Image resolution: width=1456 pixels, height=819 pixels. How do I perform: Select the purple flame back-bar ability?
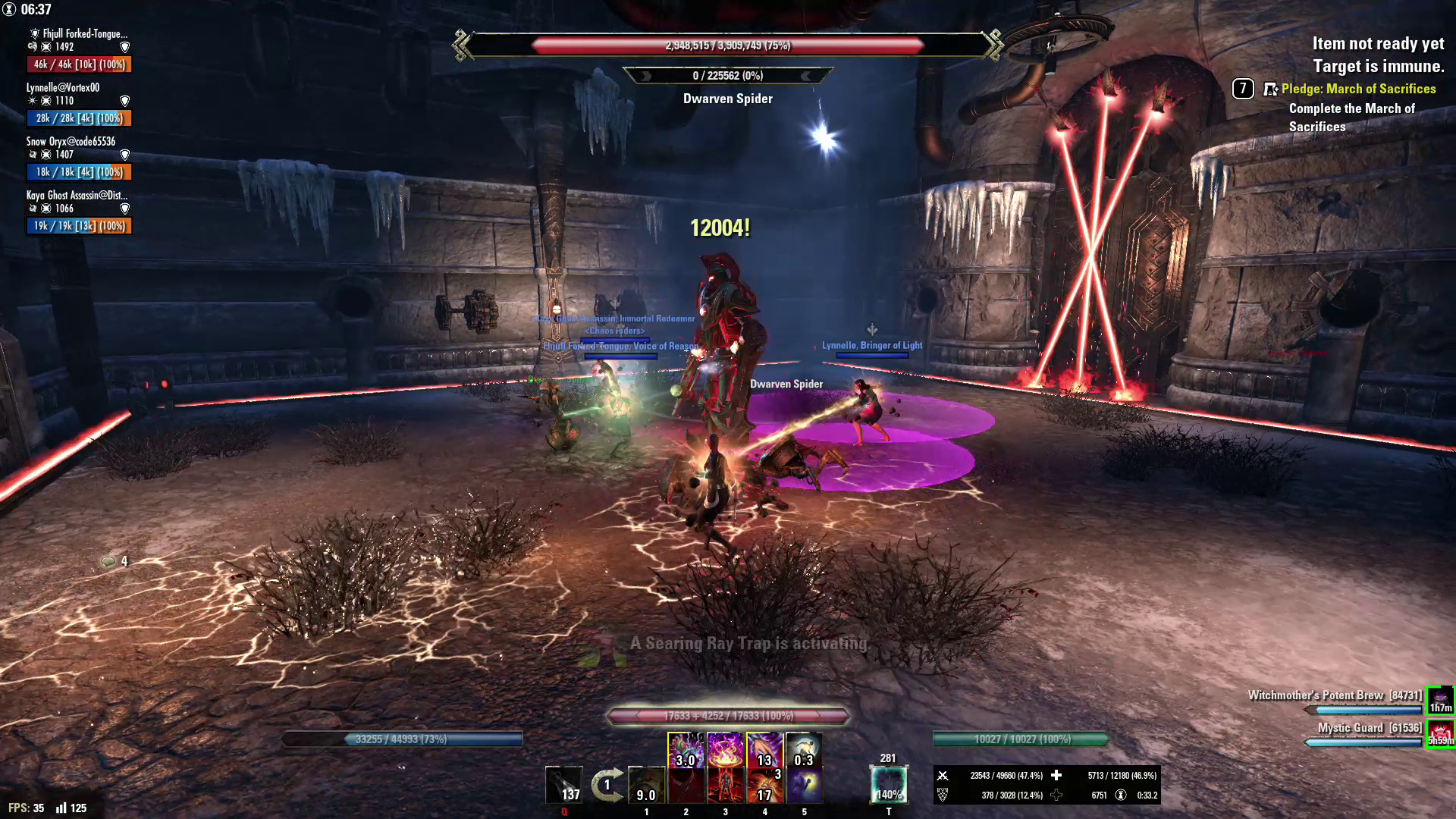pos(725,750)
